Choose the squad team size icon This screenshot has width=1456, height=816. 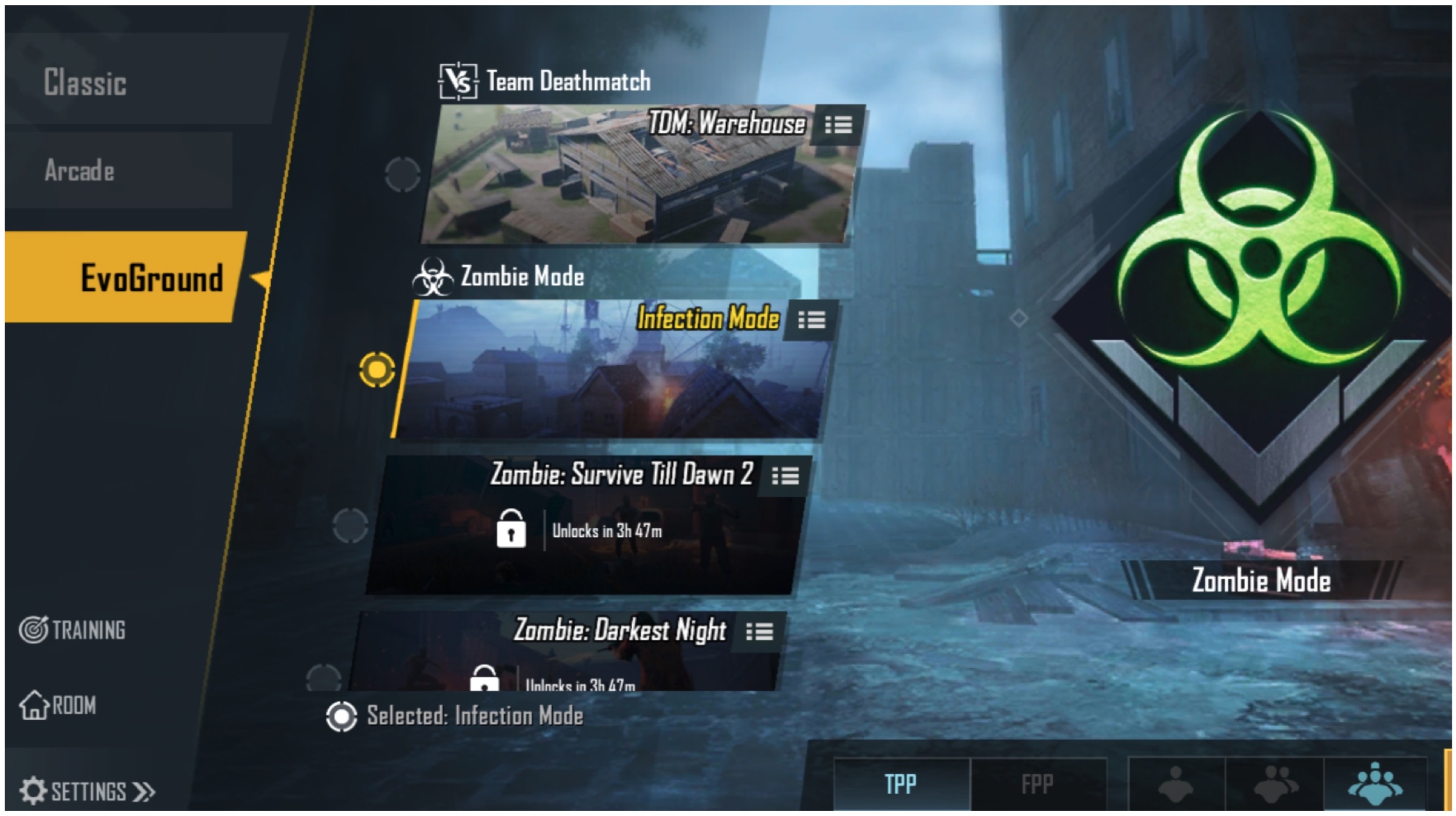(x=1375, y=784)
